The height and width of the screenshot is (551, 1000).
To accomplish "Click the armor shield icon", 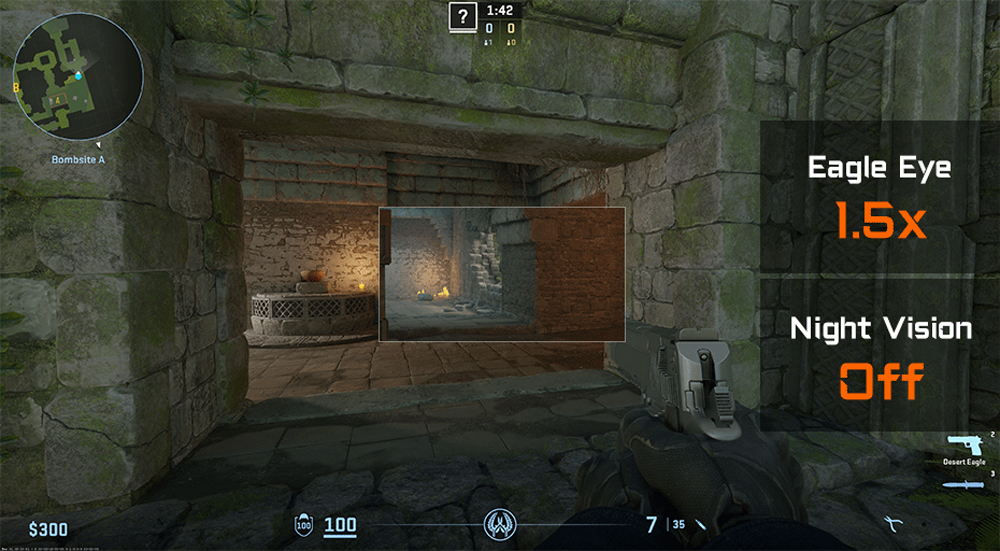I will pyautogui.click(x=304, y=524).
